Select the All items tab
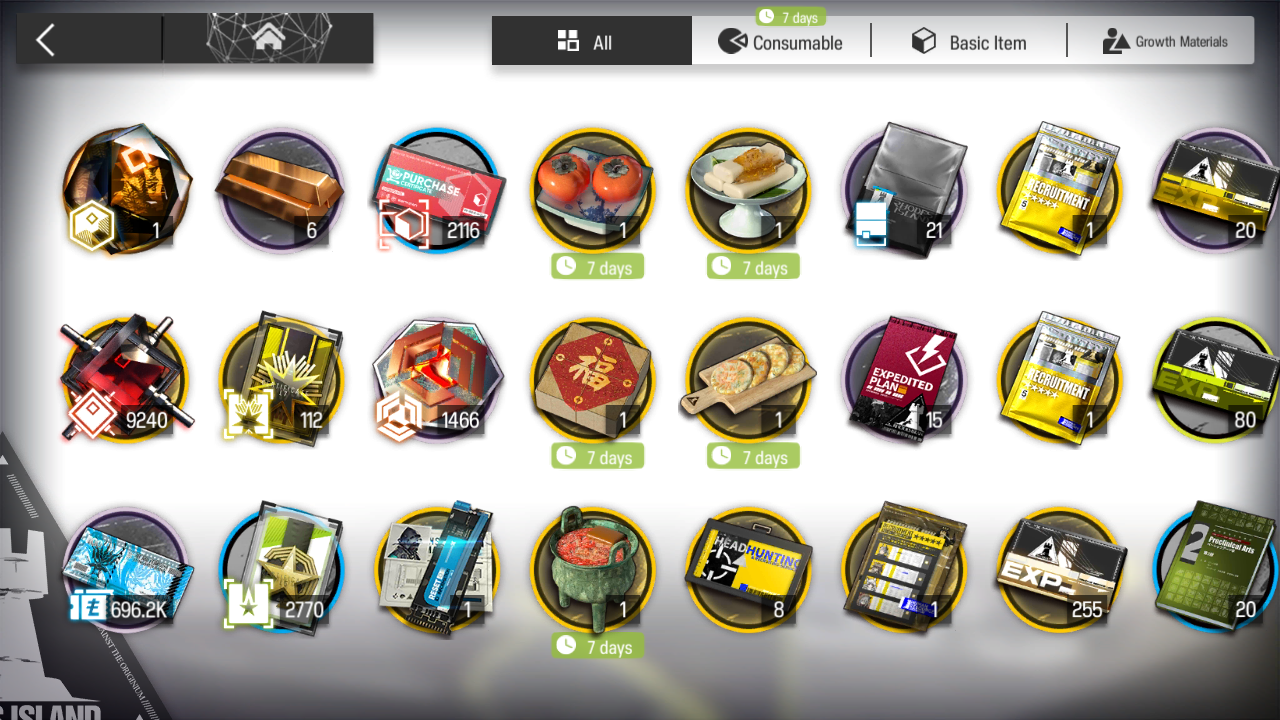Viewport: 1280px width, 720px height. pyautogui.click(x=591, y=42)
